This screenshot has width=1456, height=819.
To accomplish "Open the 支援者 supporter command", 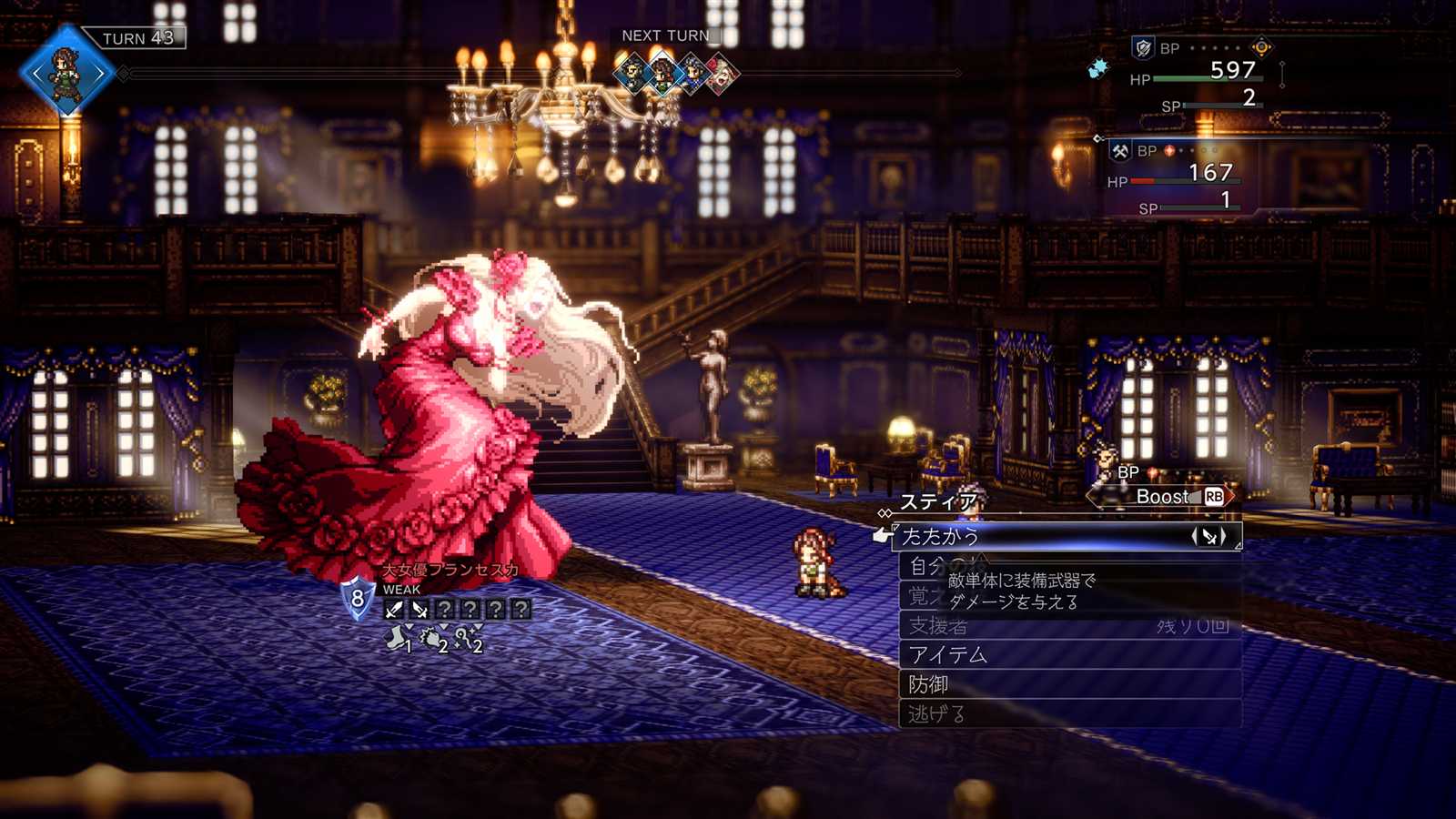I will 938,626.
